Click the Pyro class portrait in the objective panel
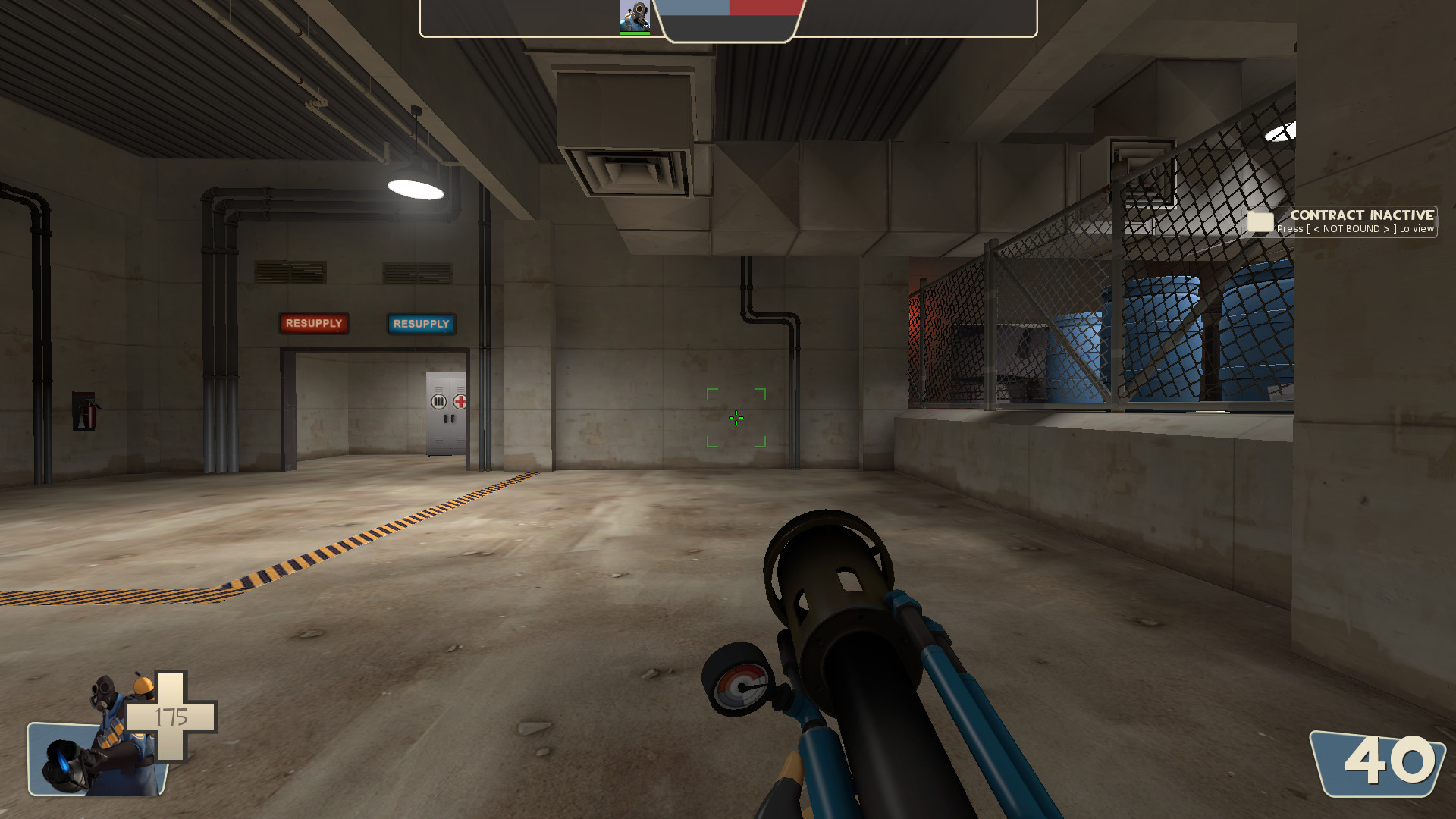Viewport: 1456px width, 819px height. pyautogui.click(x=634, y=15)
